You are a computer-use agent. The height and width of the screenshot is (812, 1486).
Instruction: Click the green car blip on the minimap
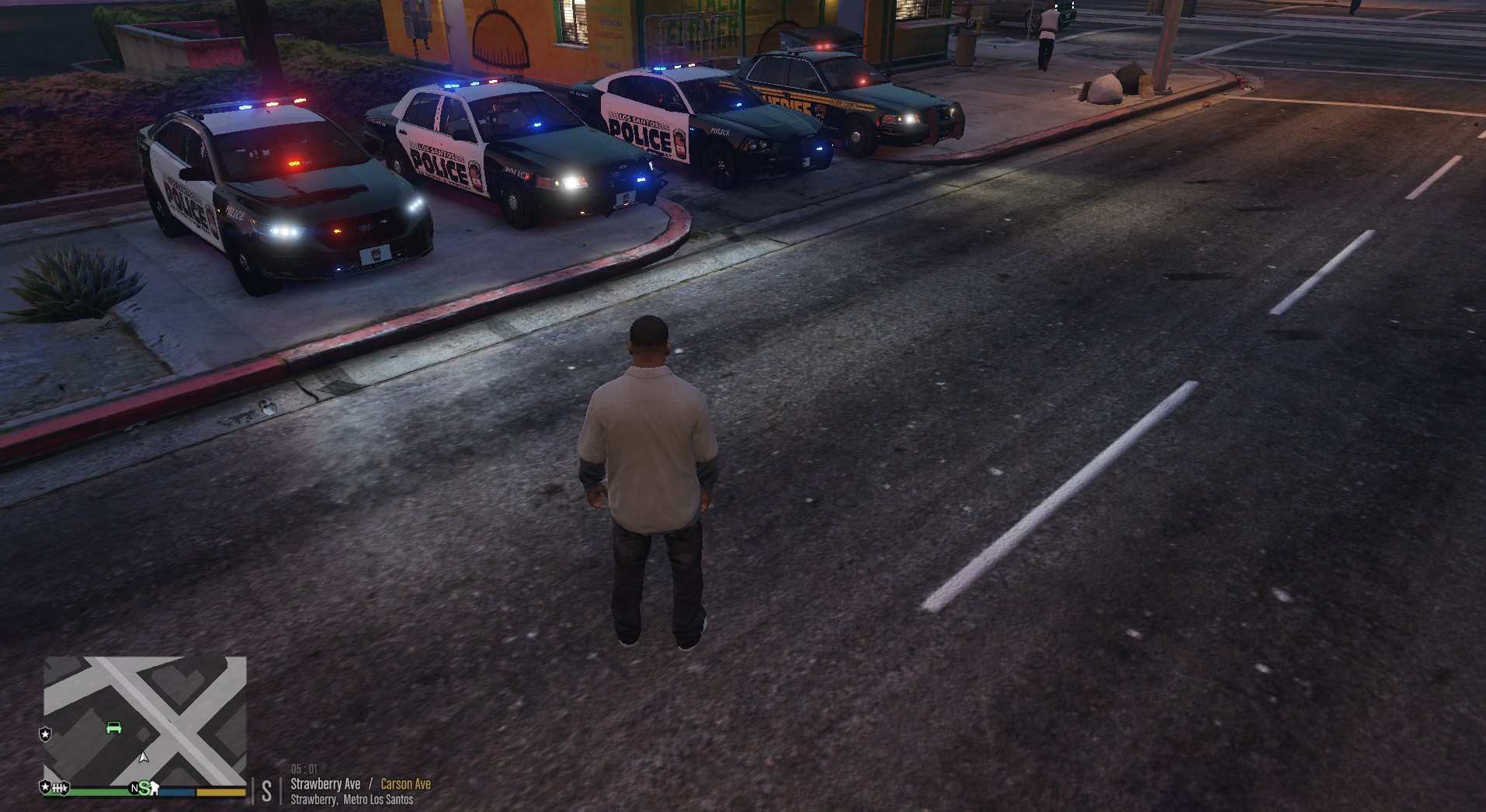pyautogui.click(x=113, y=727)
